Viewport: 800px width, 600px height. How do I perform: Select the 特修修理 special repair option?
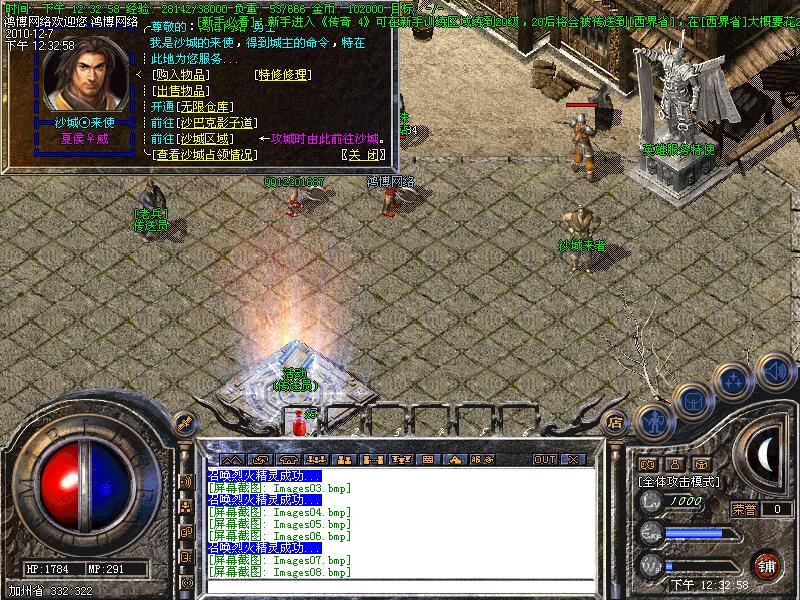[283, 74]
